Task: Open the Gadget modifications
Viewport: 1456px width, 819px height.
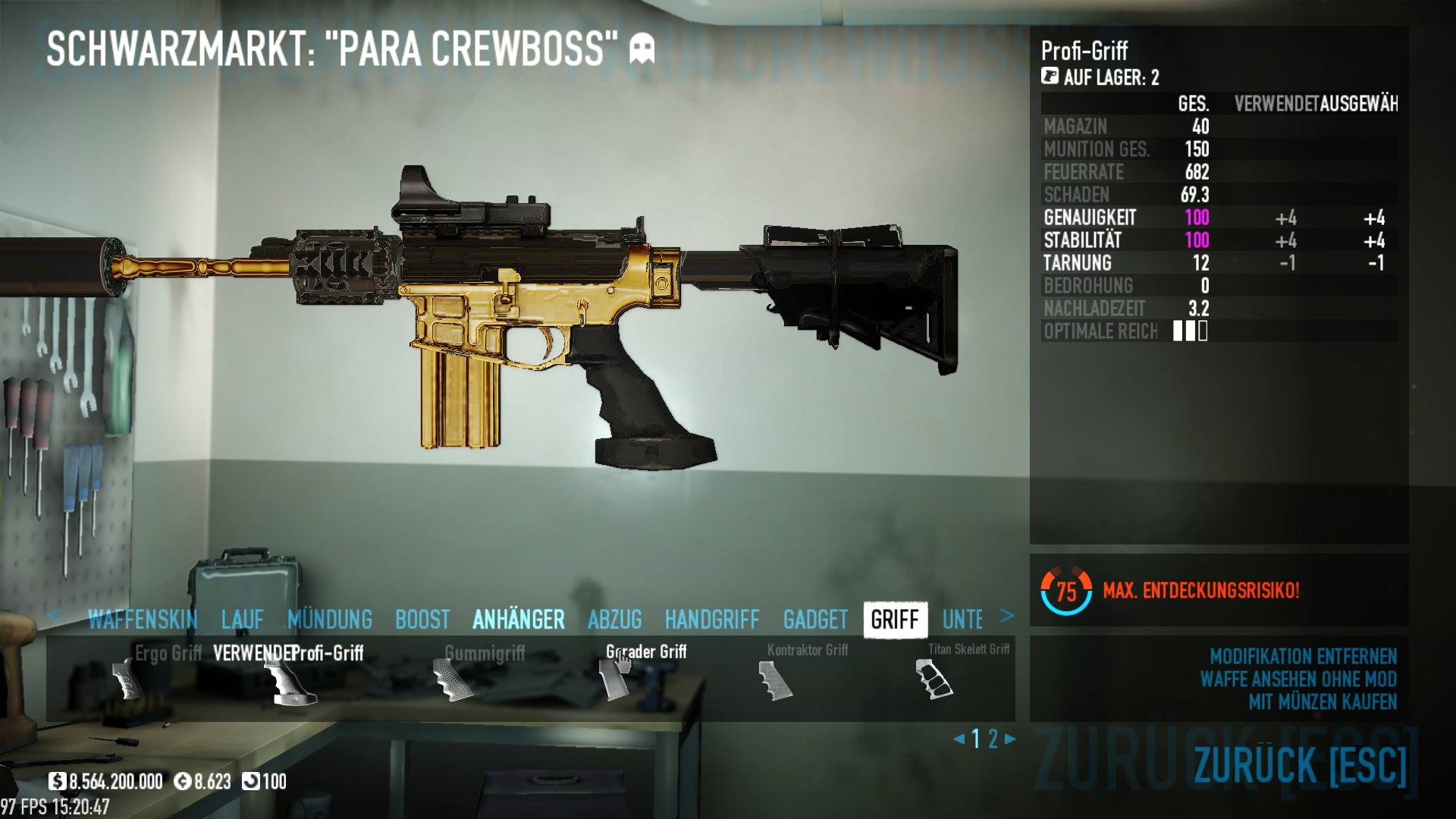Action: 815,620
